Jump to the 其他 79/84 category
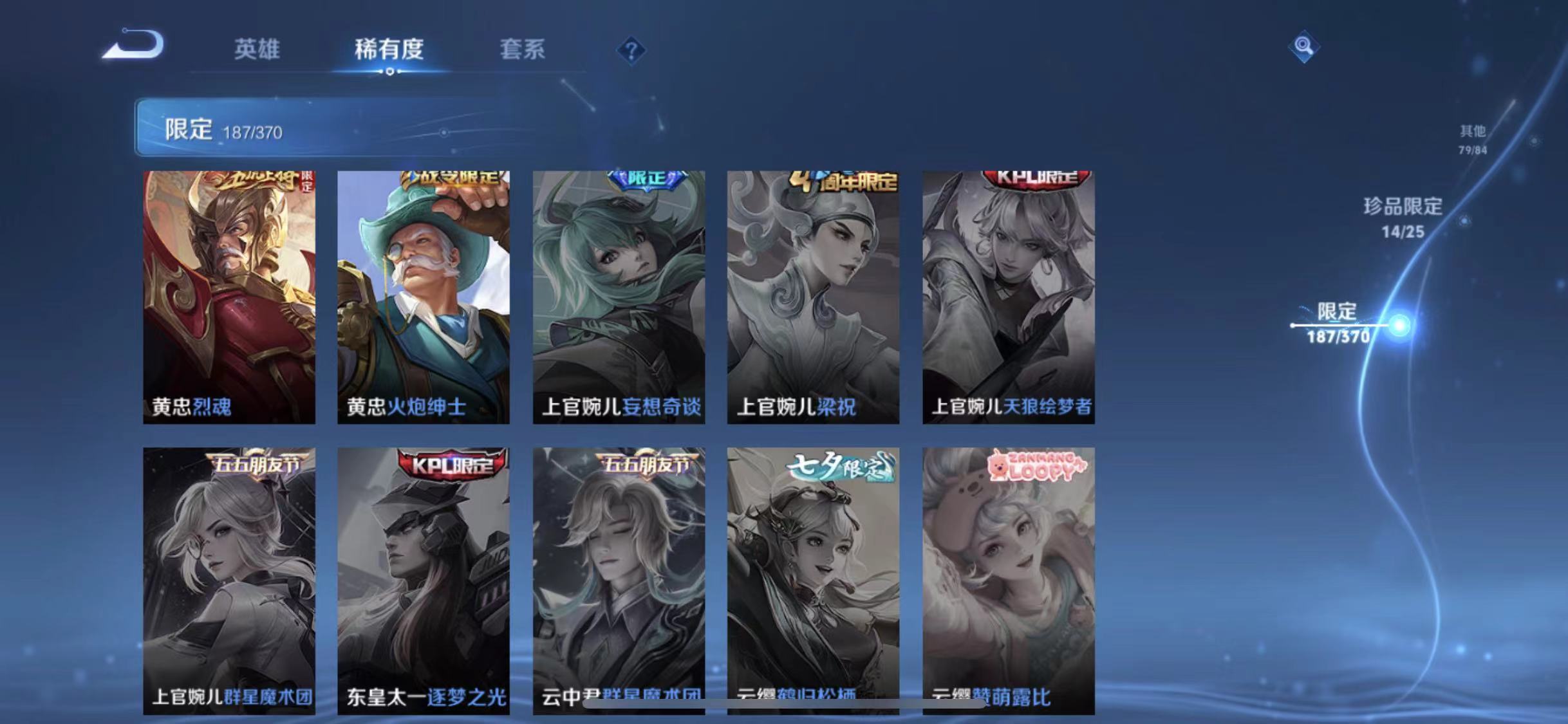 click(x=1474, y=138)
